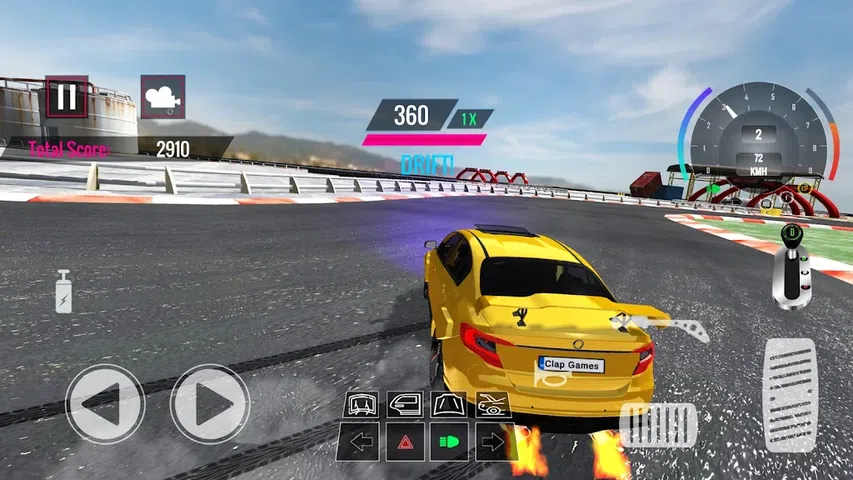Tap the steer left arrow button
The image size is (853, 480).
tap(105, 404)
